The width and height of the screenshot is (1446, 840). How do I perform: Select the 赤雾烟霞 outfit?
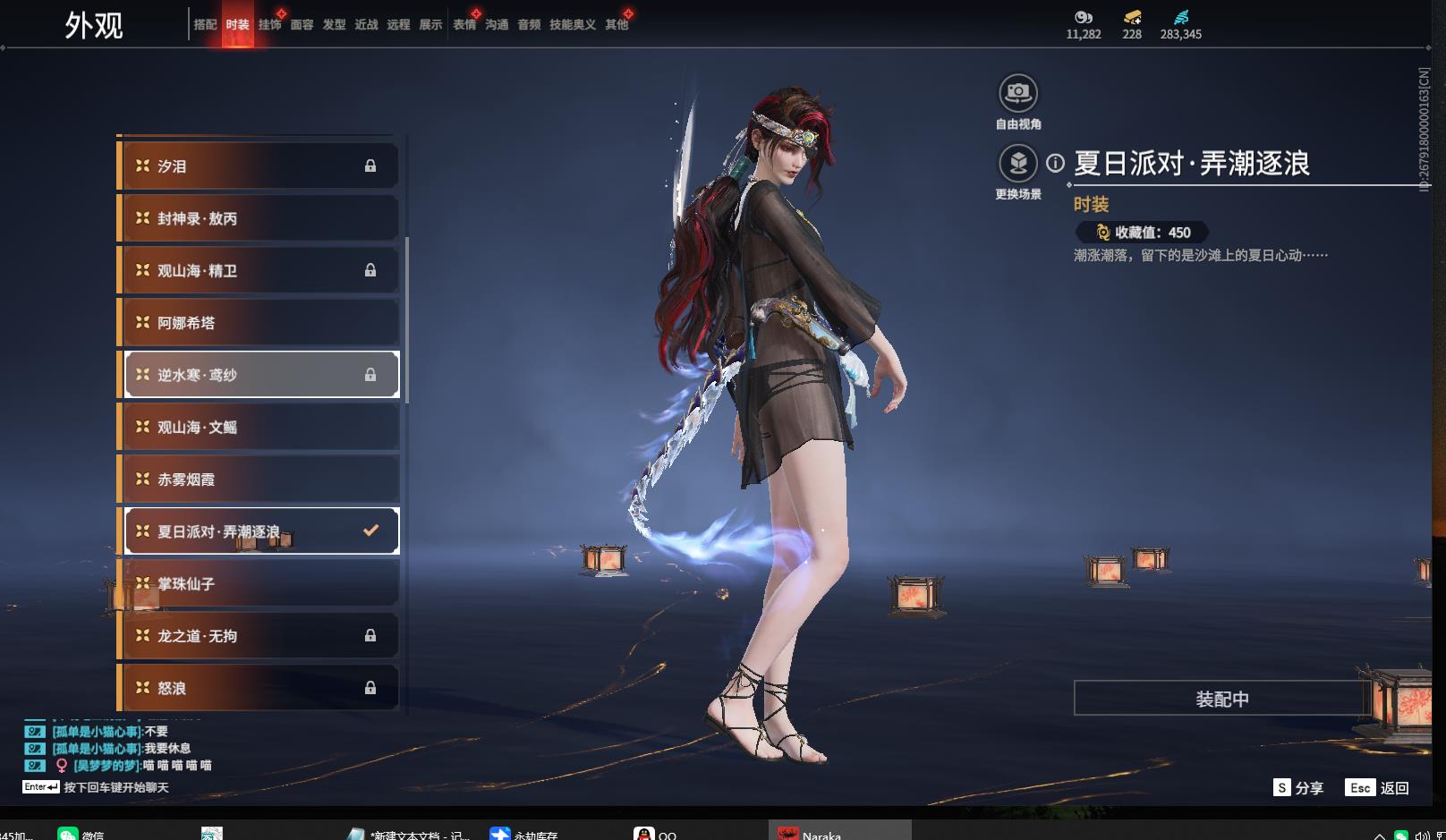[259, 479]
